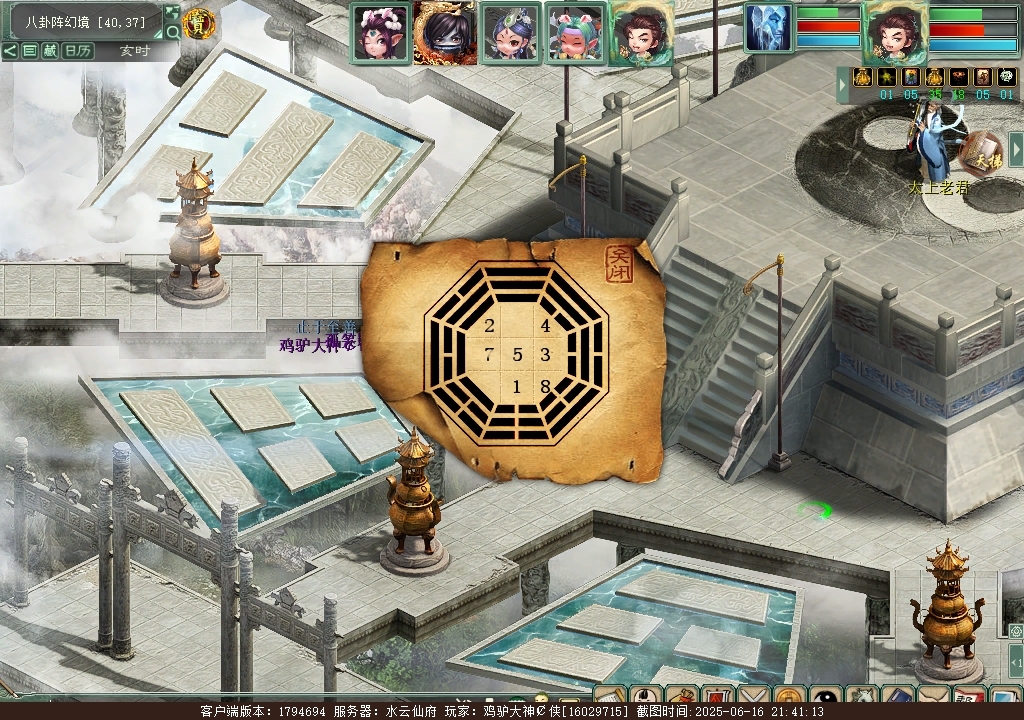Select the masked dark-haired team member portrait
Screen dimensions: 1024x720
(x=445, y=32)
